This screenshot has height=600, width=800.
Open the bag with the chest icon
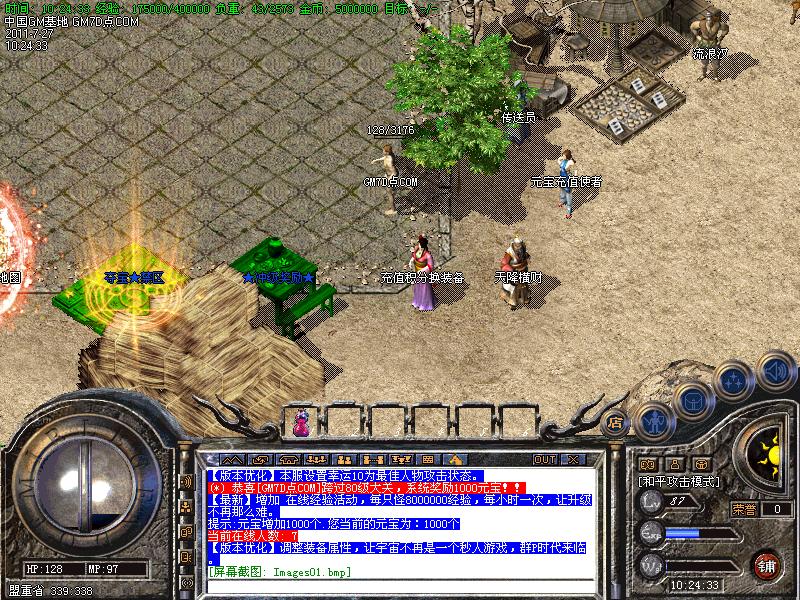[x=693, y=400]
